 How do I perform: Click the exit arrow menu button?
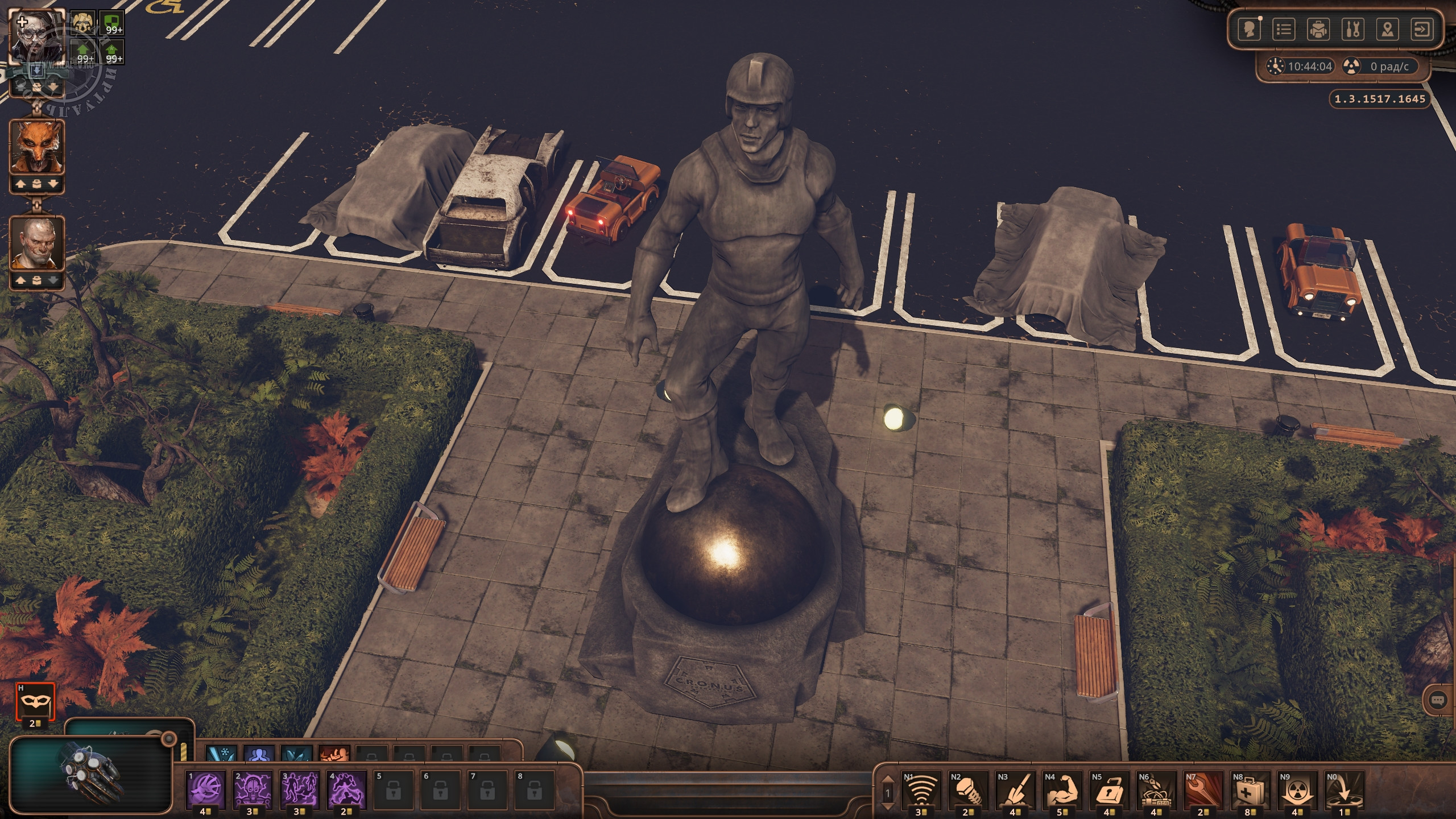(x=1422, y=30)
